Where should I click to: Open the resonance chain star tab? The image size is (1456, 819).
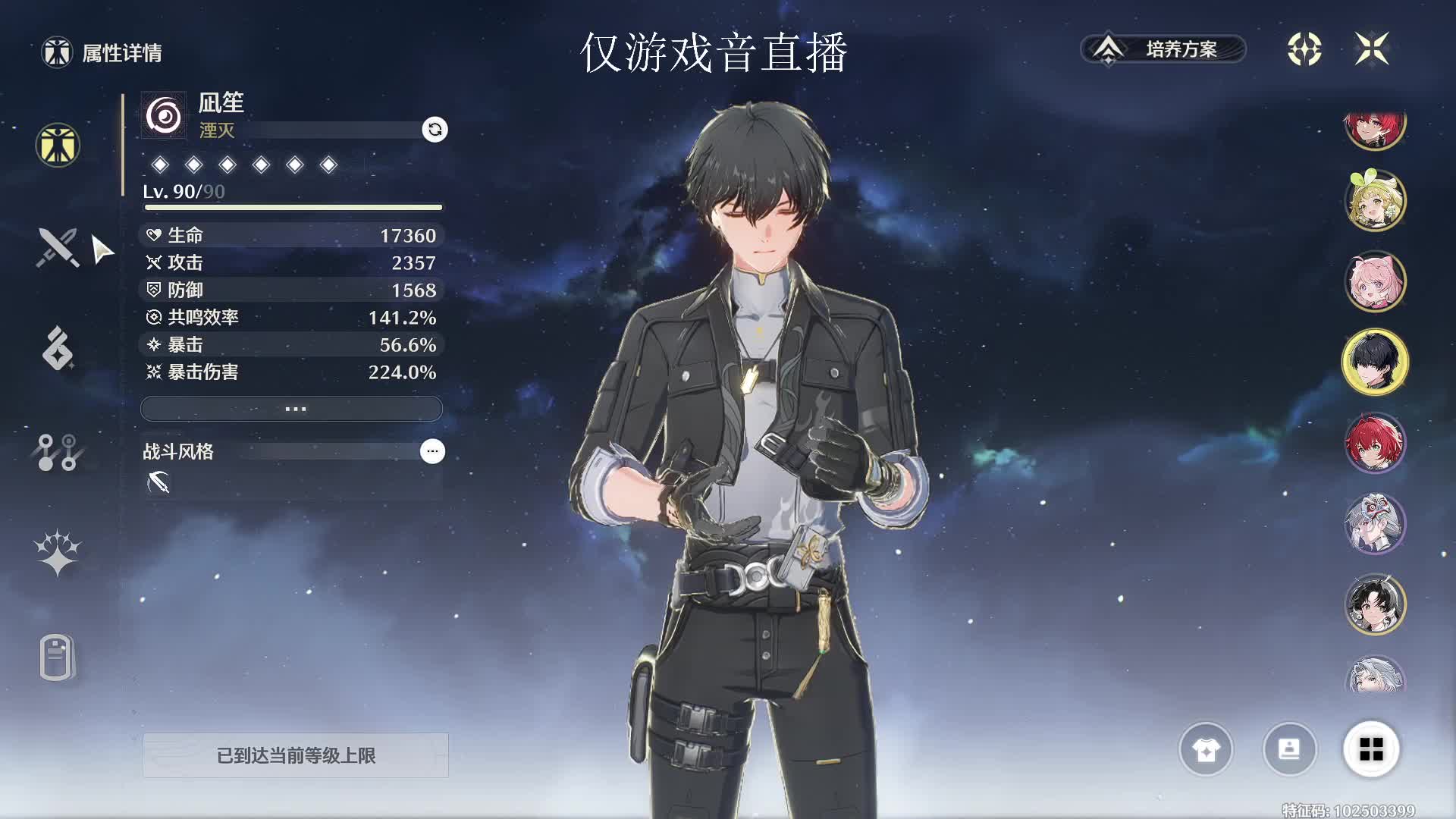[x=58, y=554]
